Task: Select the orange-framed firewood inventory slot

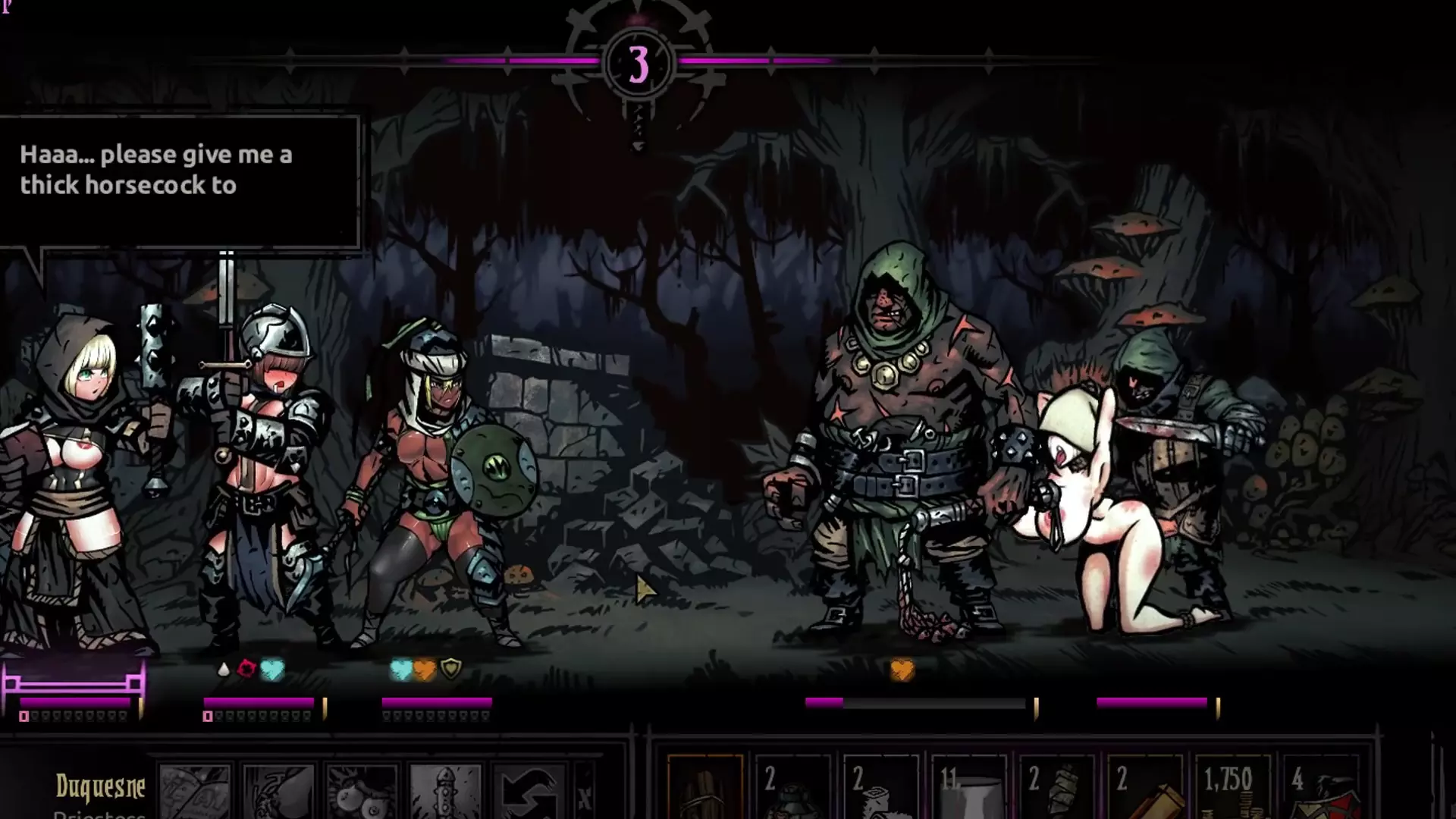Action: tap(705, 789)
